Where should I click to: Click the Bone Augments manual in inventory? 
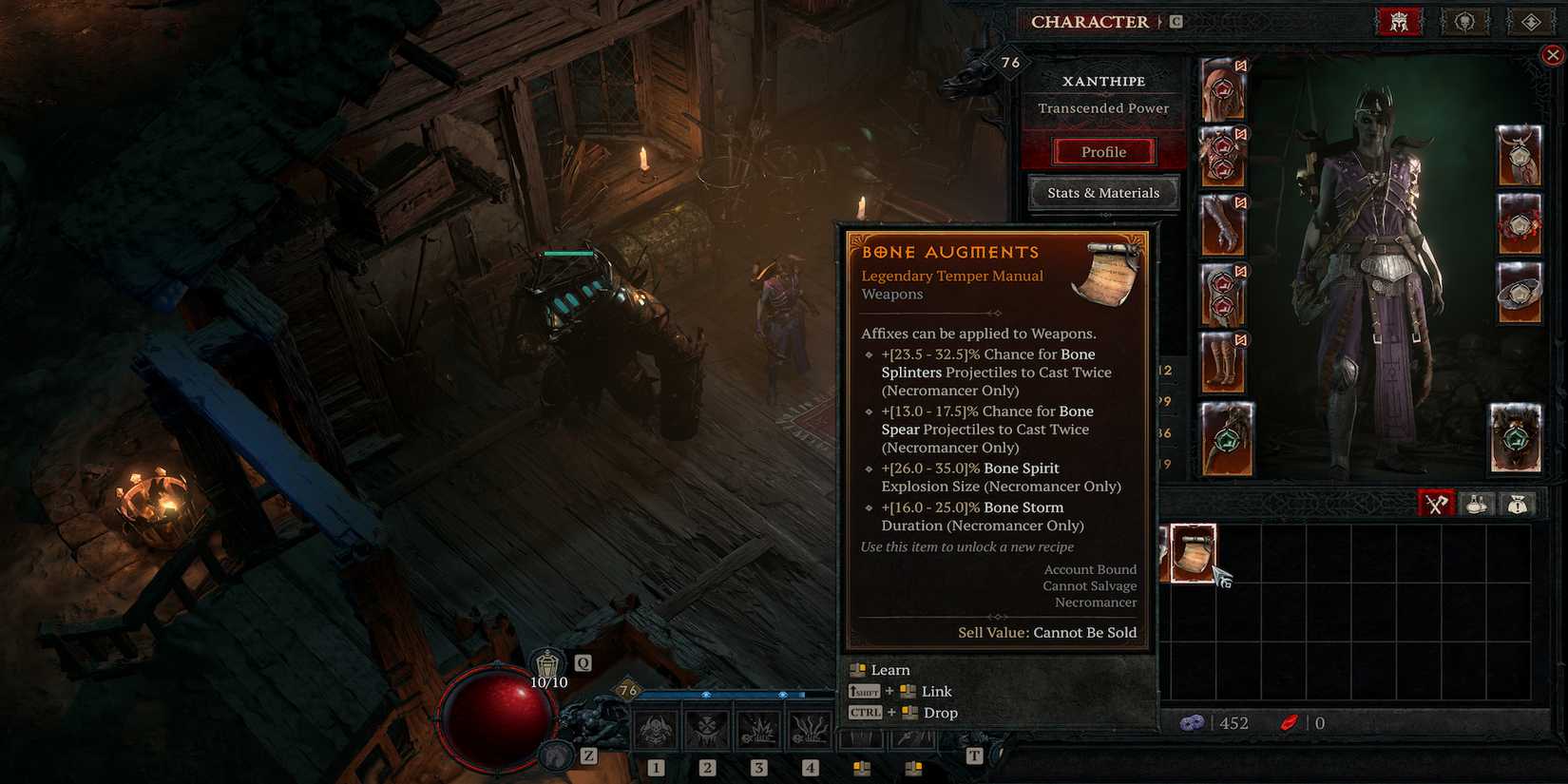click(x=1191, y=551)
